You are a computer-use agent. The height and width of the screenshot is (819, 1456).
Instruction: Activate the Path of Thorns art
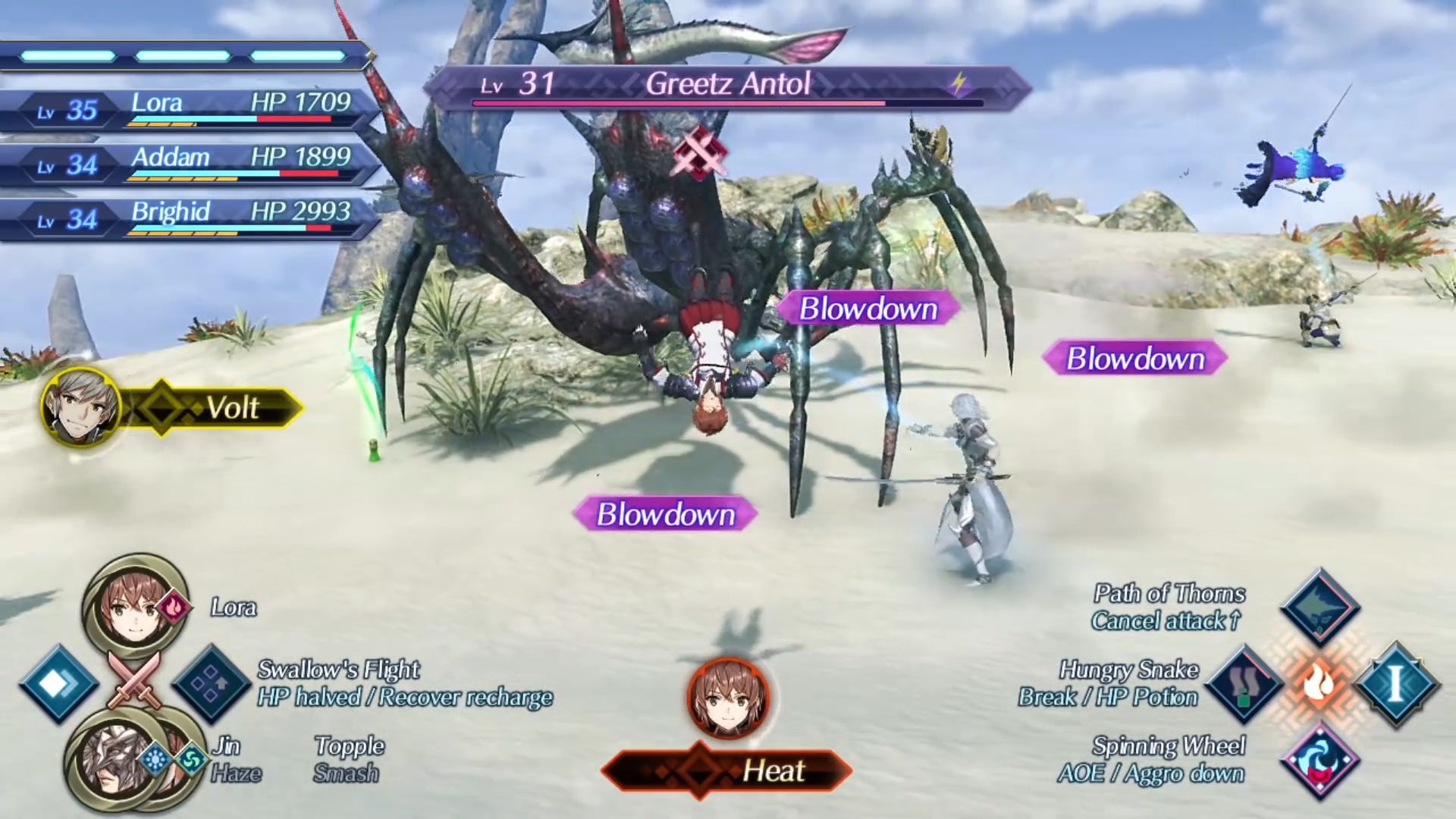pyautogui.click(x=1319, y=607)
